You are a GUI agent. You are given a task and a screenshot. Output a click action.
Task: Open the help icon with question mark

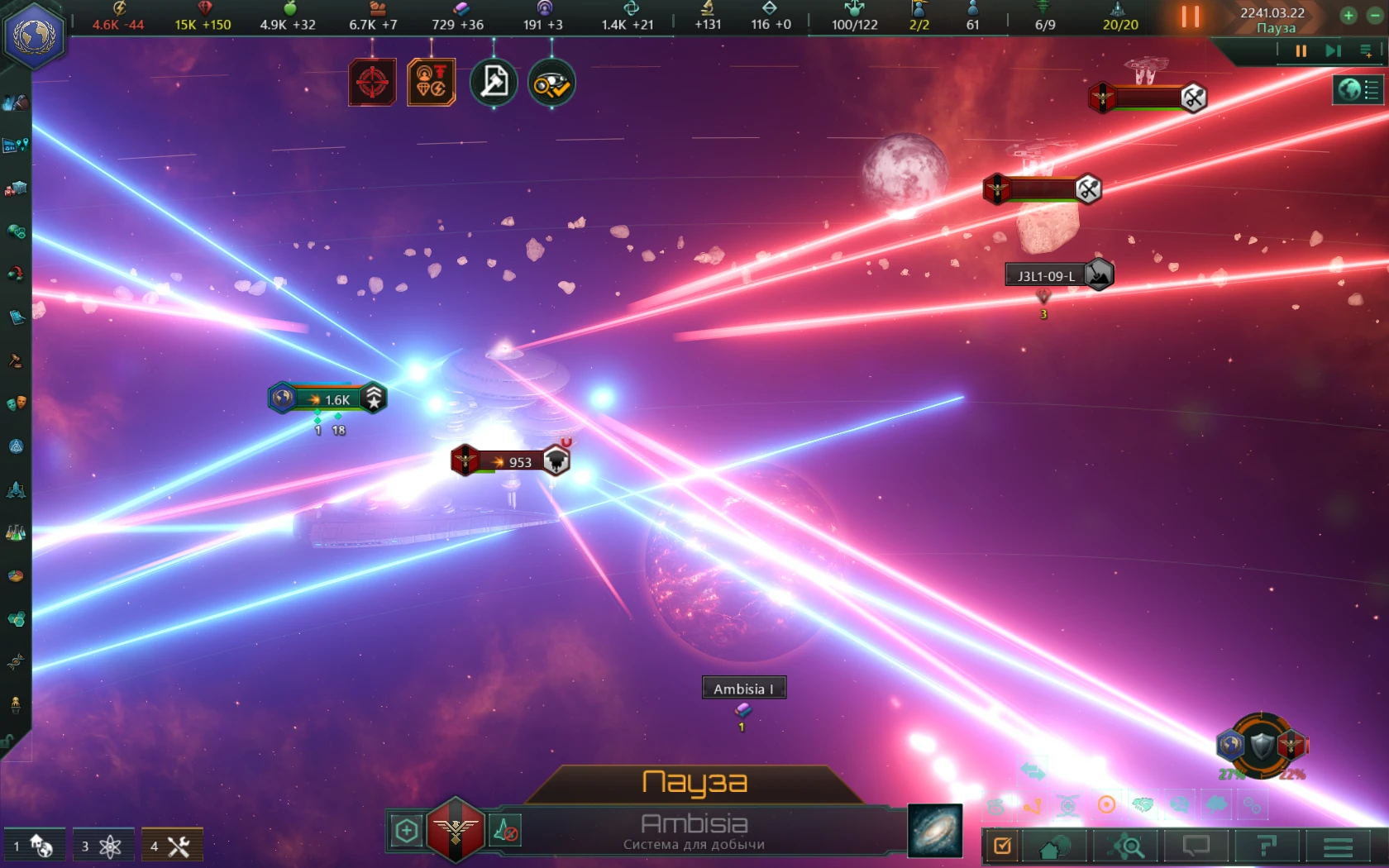pyautogui.click(x=1267, y=846)
